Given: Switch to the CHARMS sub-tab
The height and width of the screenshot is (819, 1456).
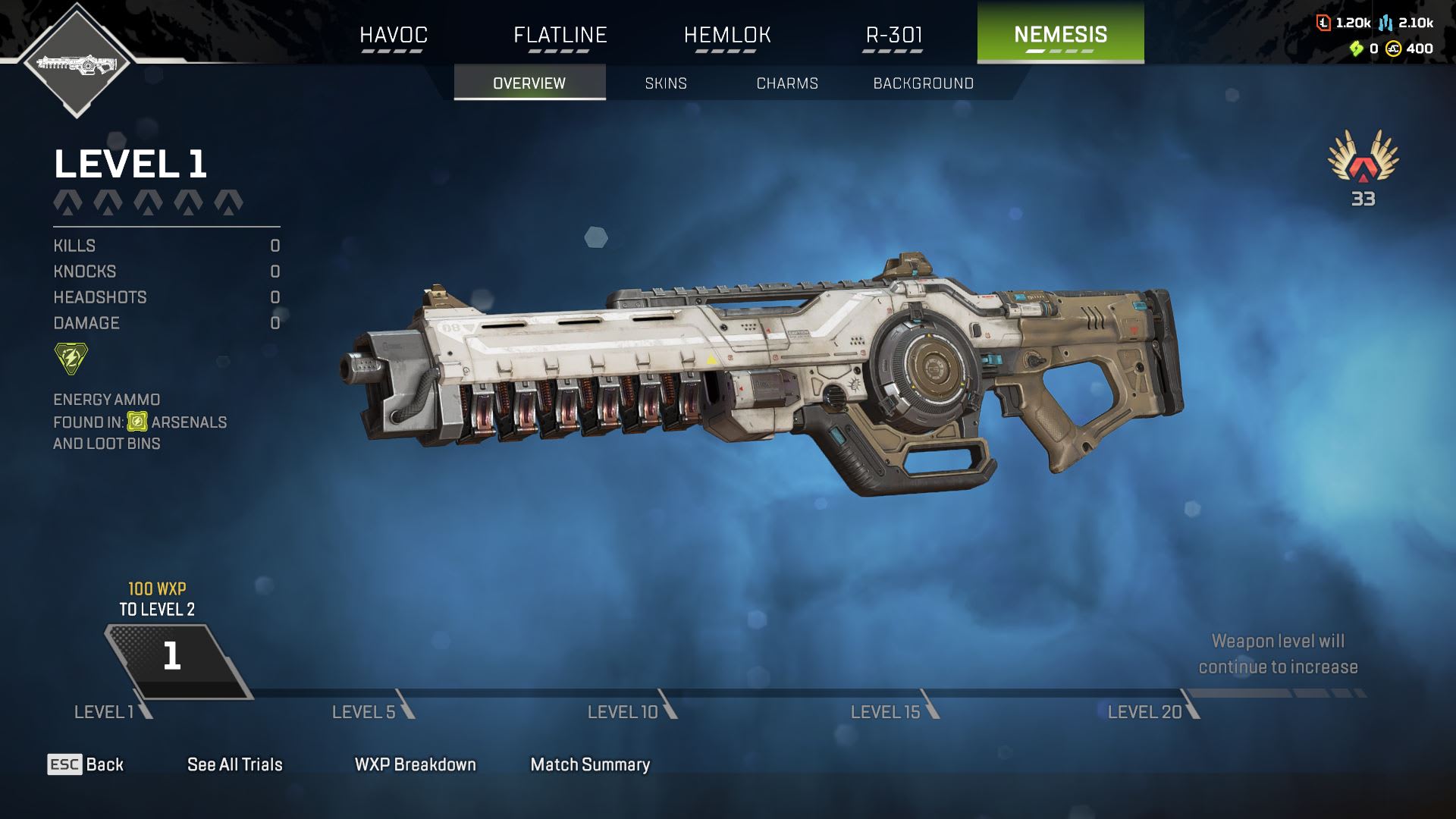Looking at the screenshot, I should tap(787, 83).
